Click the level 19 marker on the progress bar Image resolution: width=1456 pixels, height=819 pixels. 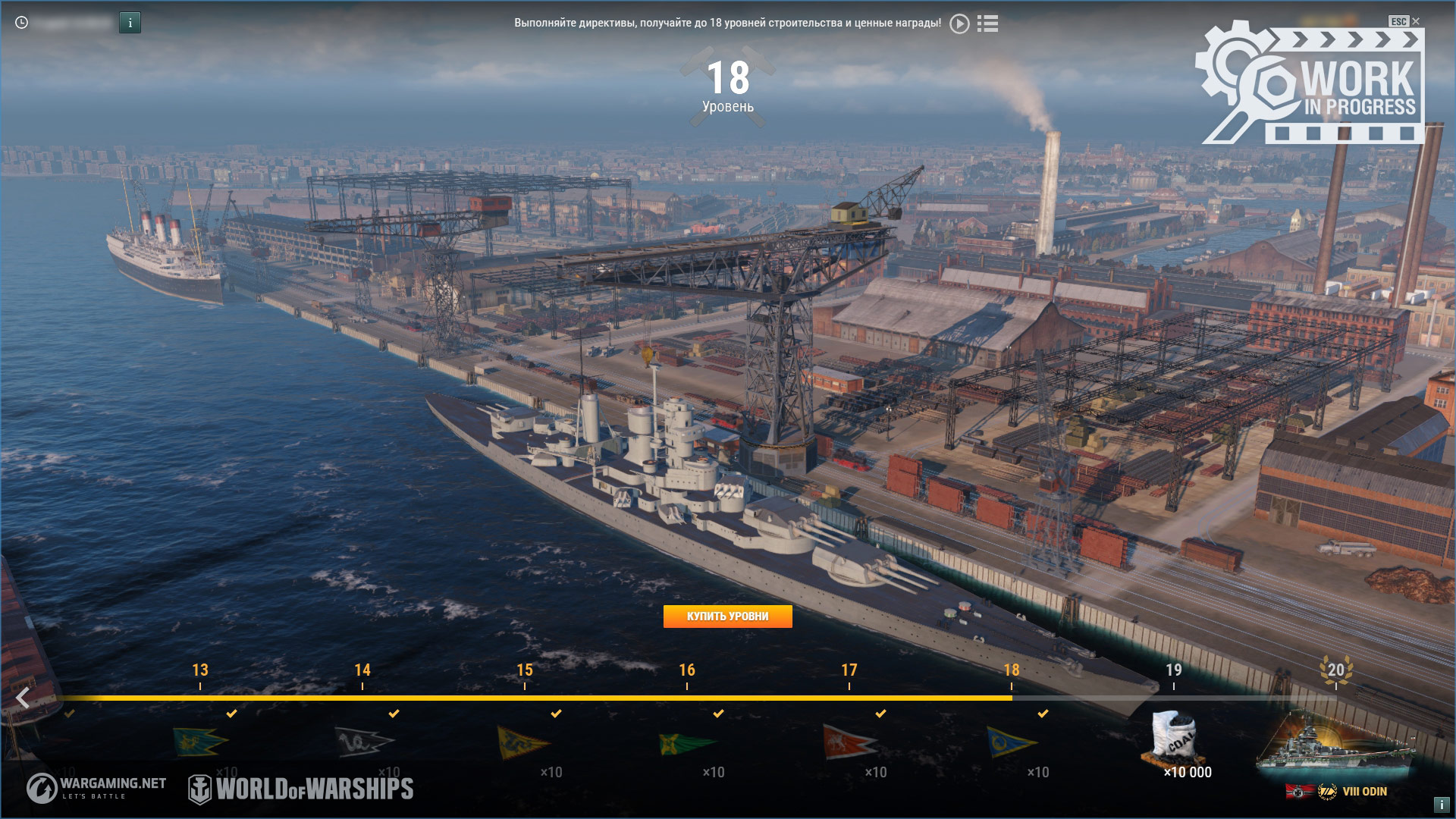1173,670
